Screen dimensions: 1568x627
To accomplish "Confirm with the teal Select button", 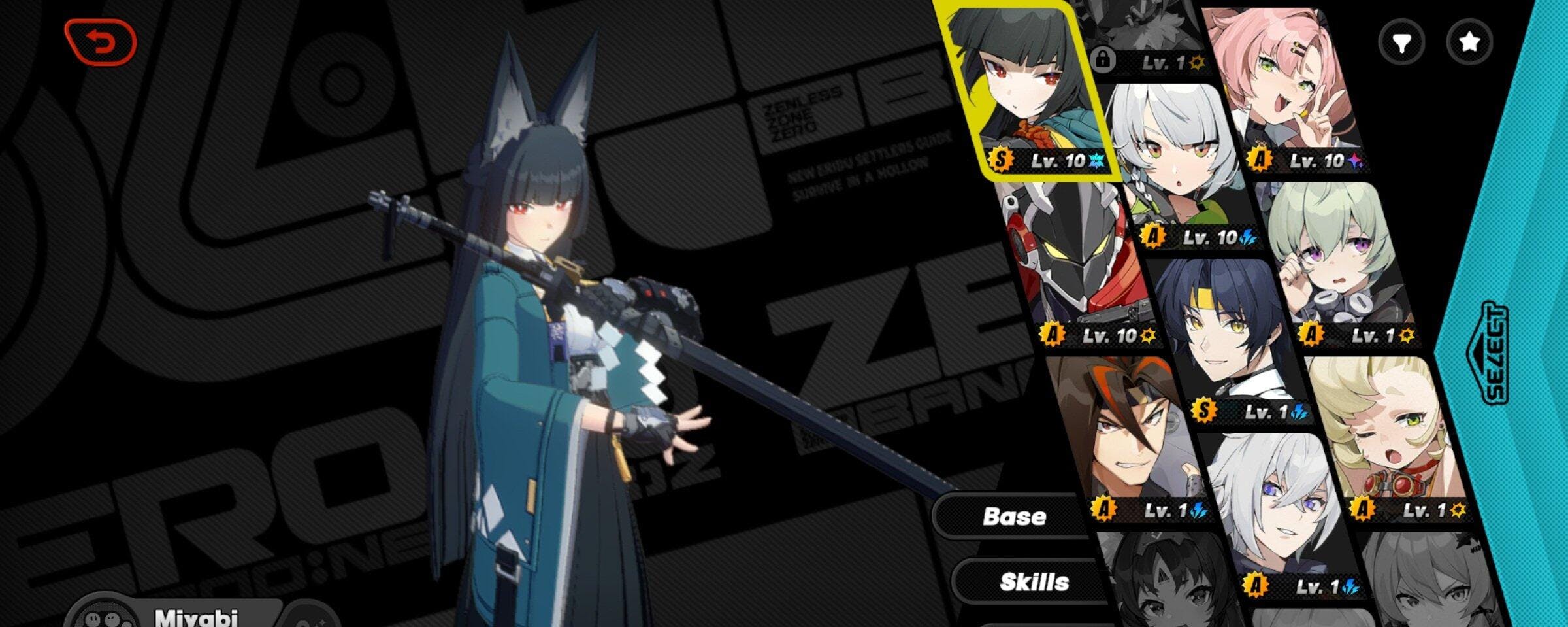I will pyautogui.click(x=1495, y=353).
